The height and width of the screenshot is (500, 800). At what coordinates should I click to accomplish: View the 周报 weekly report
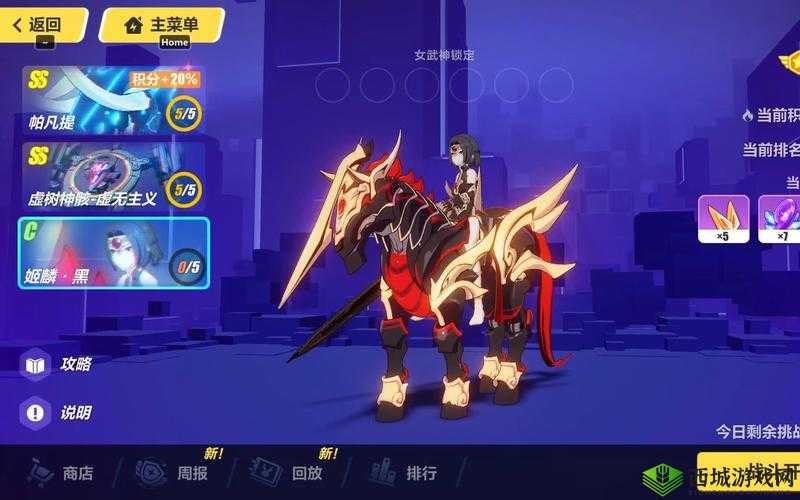tap(175, 473)
